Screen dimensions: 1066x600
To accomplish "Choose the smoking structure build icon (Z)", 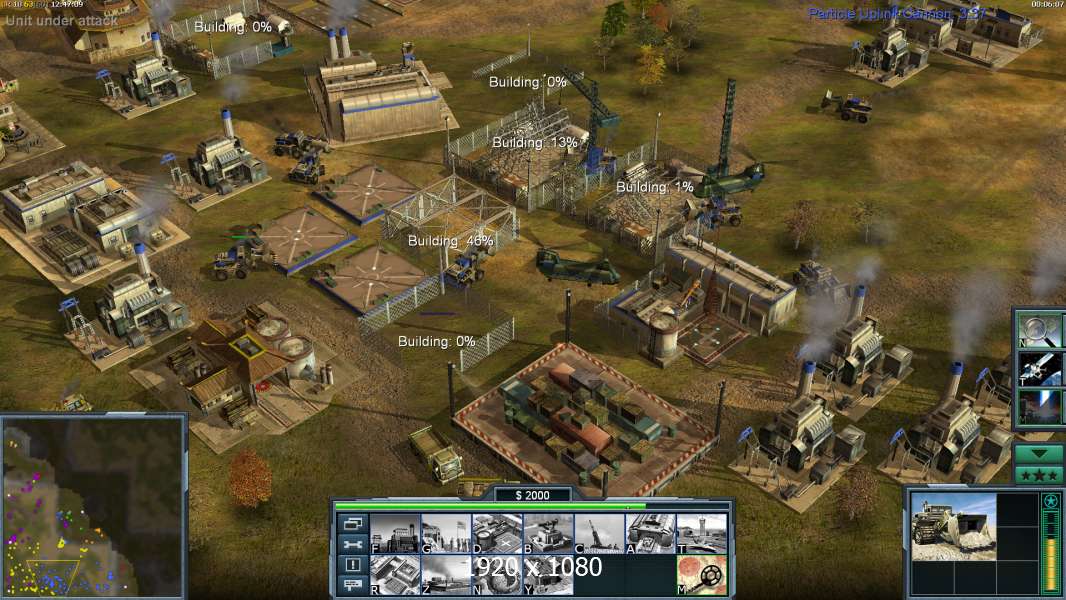I will pos(446,575).
